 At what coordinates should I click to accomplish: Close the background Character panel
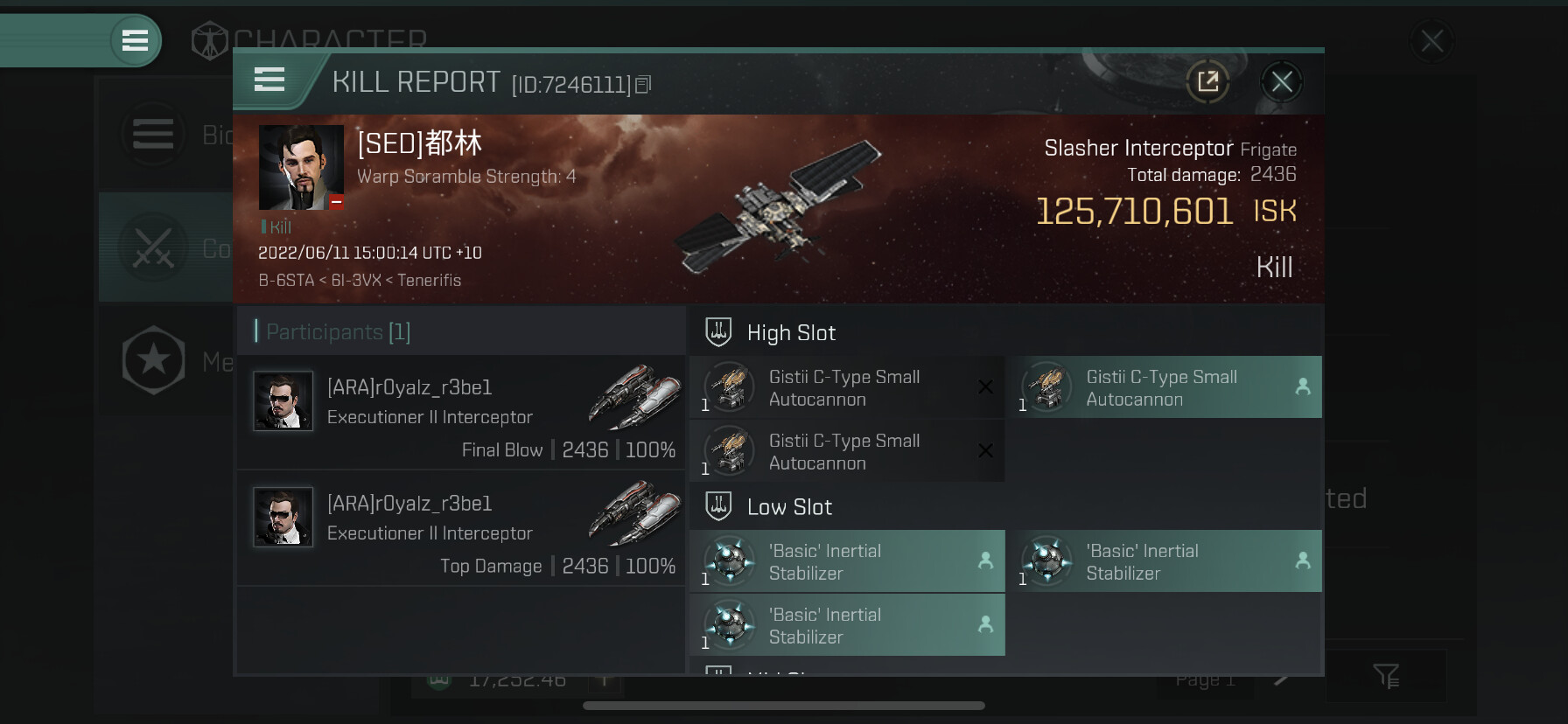point(1431,41)
